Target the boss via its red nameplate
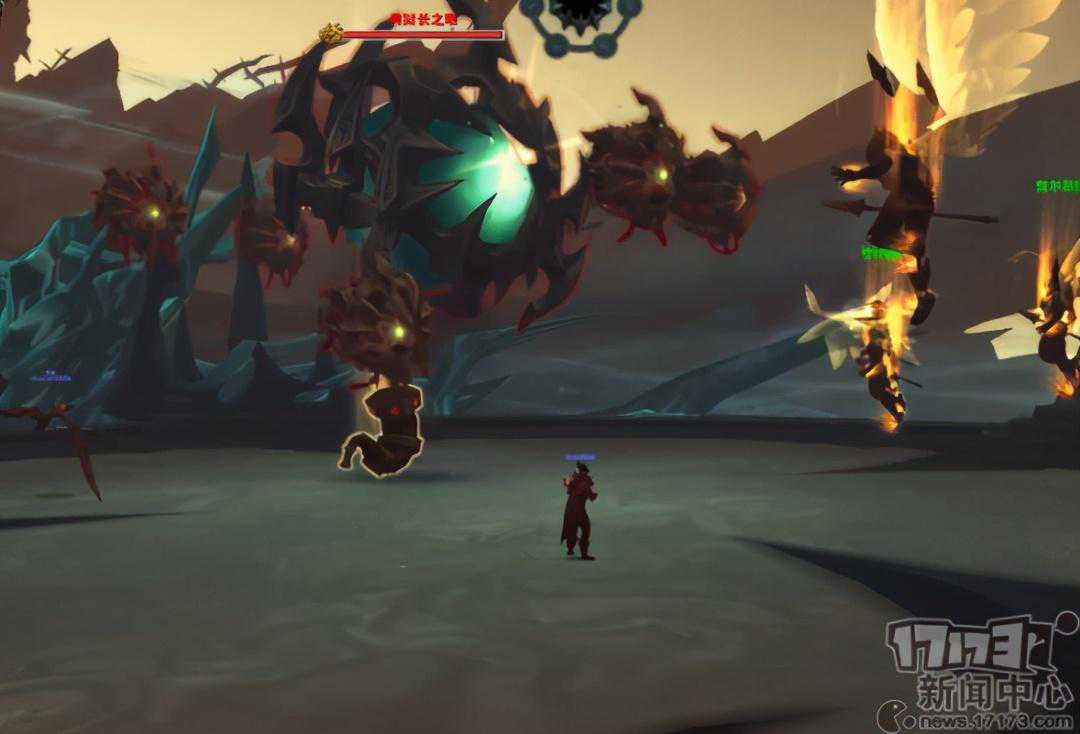 [422, 34]
